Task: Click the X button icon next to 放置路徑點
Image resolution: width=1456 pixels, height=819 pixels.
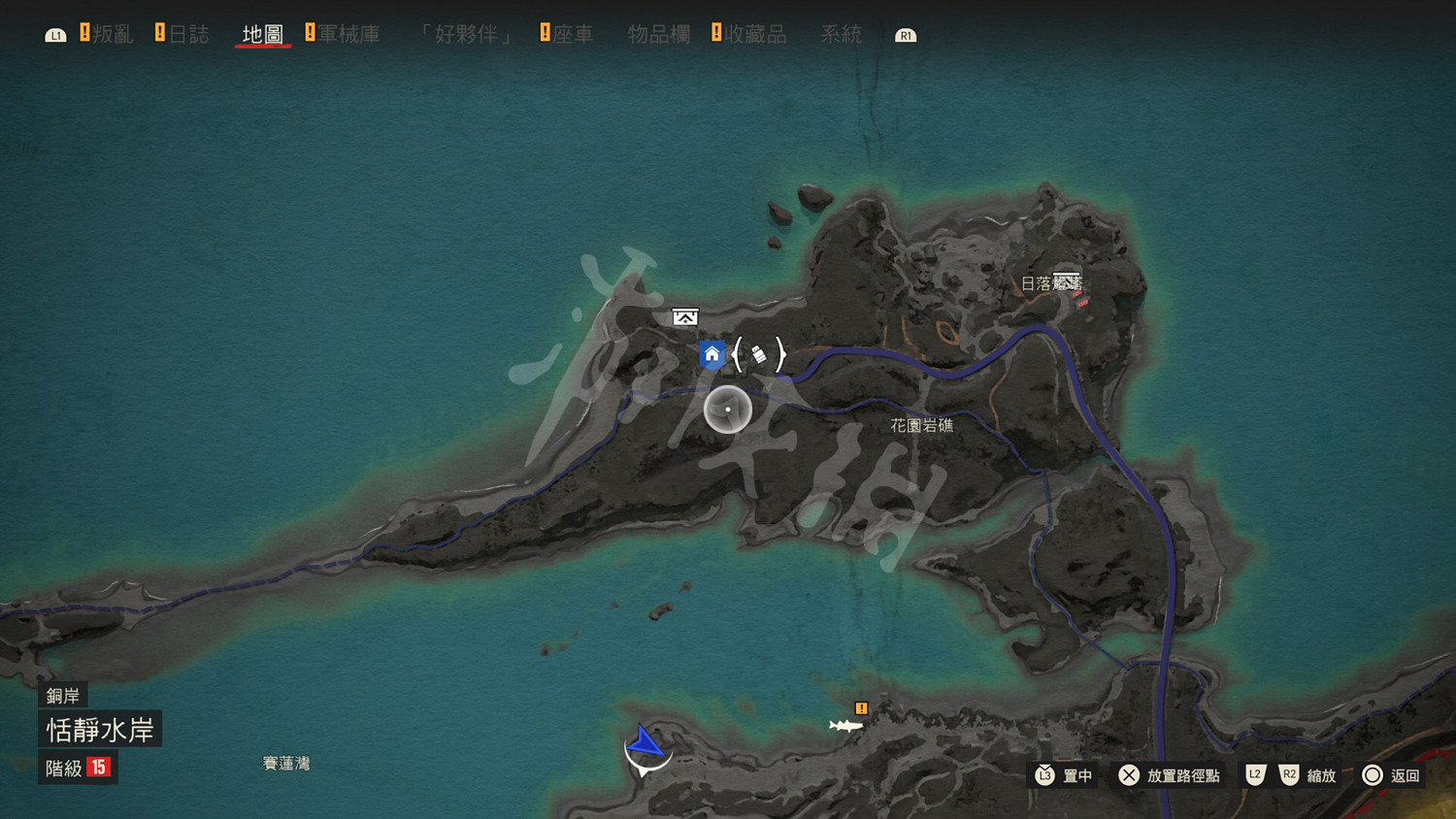Action: tap(1129, 775)
